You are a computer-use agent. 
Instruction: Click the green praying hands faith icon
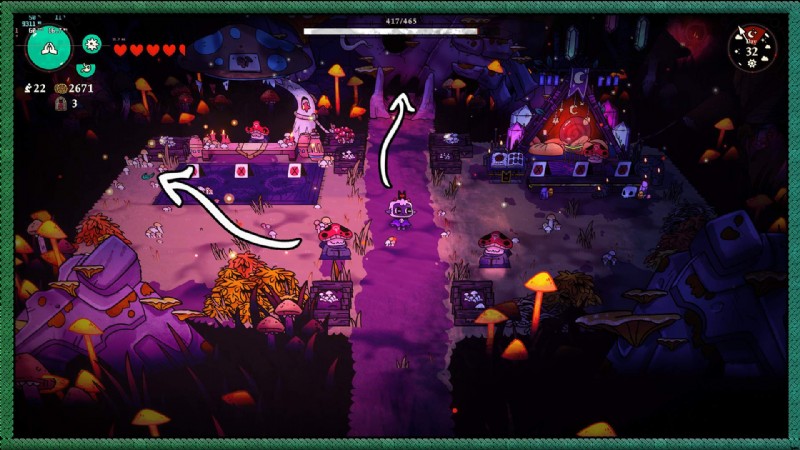pyautogui.click(x=49, y=47)
